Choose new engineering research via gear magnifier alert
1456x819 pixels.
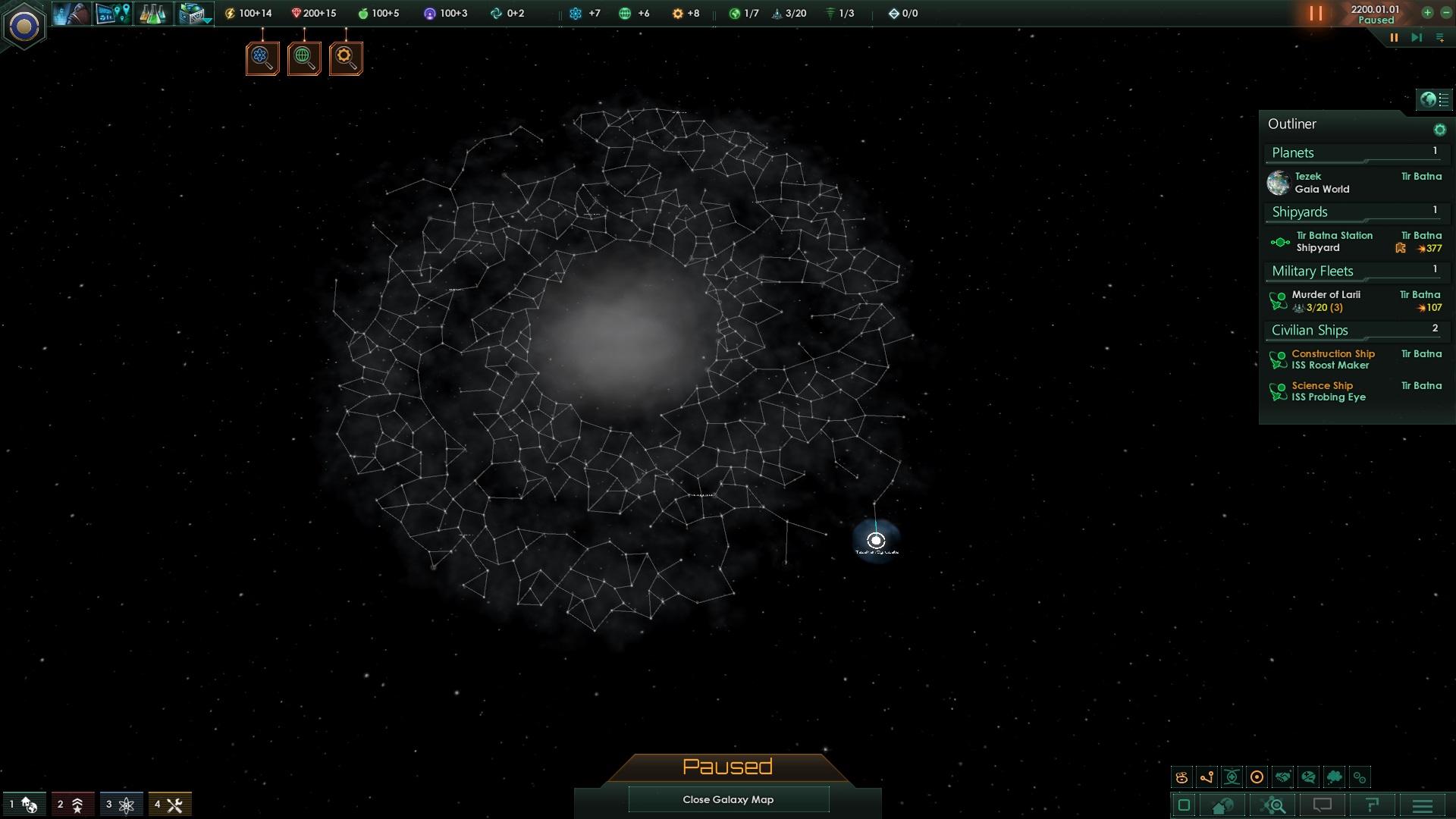tap(345, 57)
